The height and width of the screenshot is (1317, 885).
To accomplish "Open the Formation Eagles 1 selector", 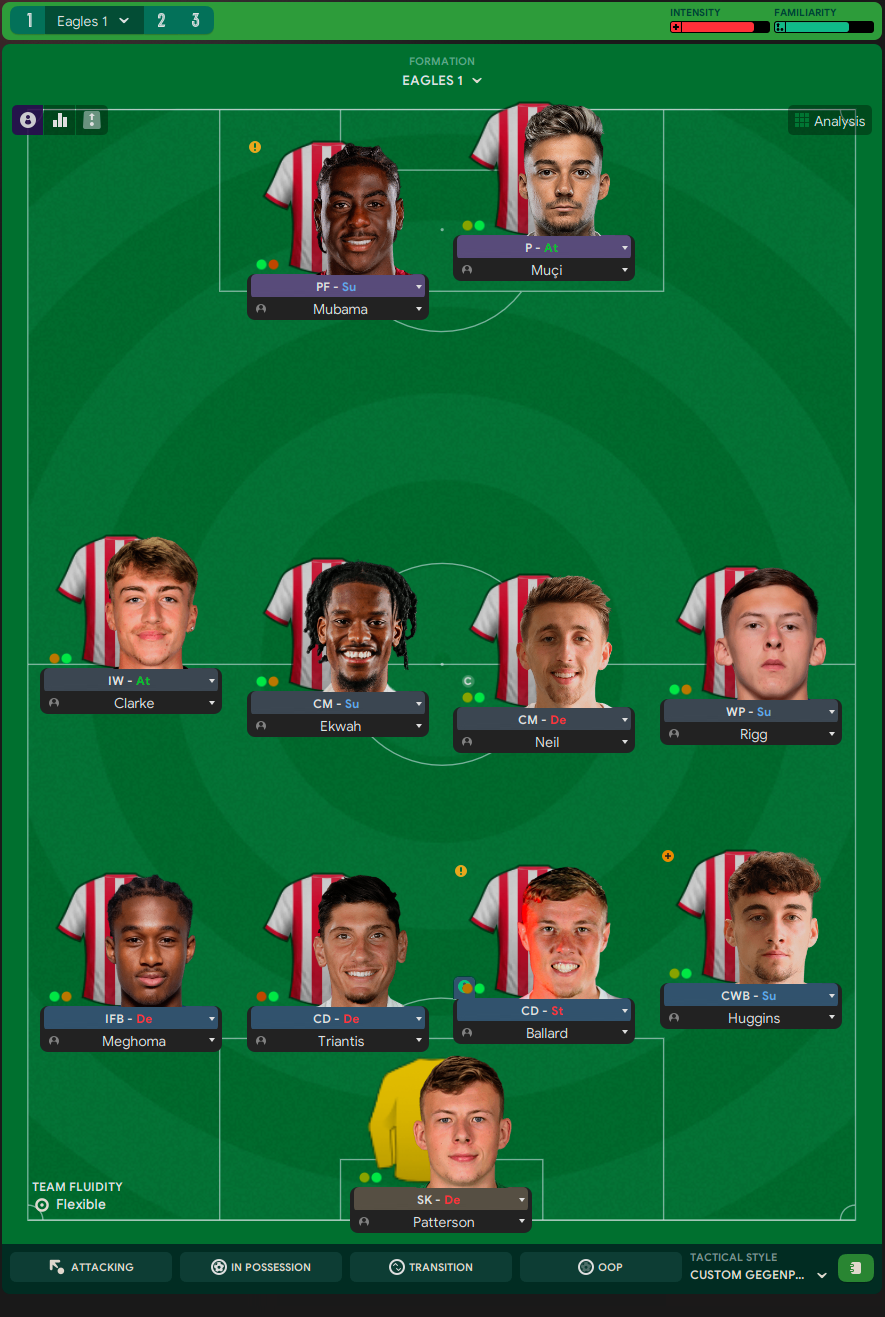I will pos(442,80).
